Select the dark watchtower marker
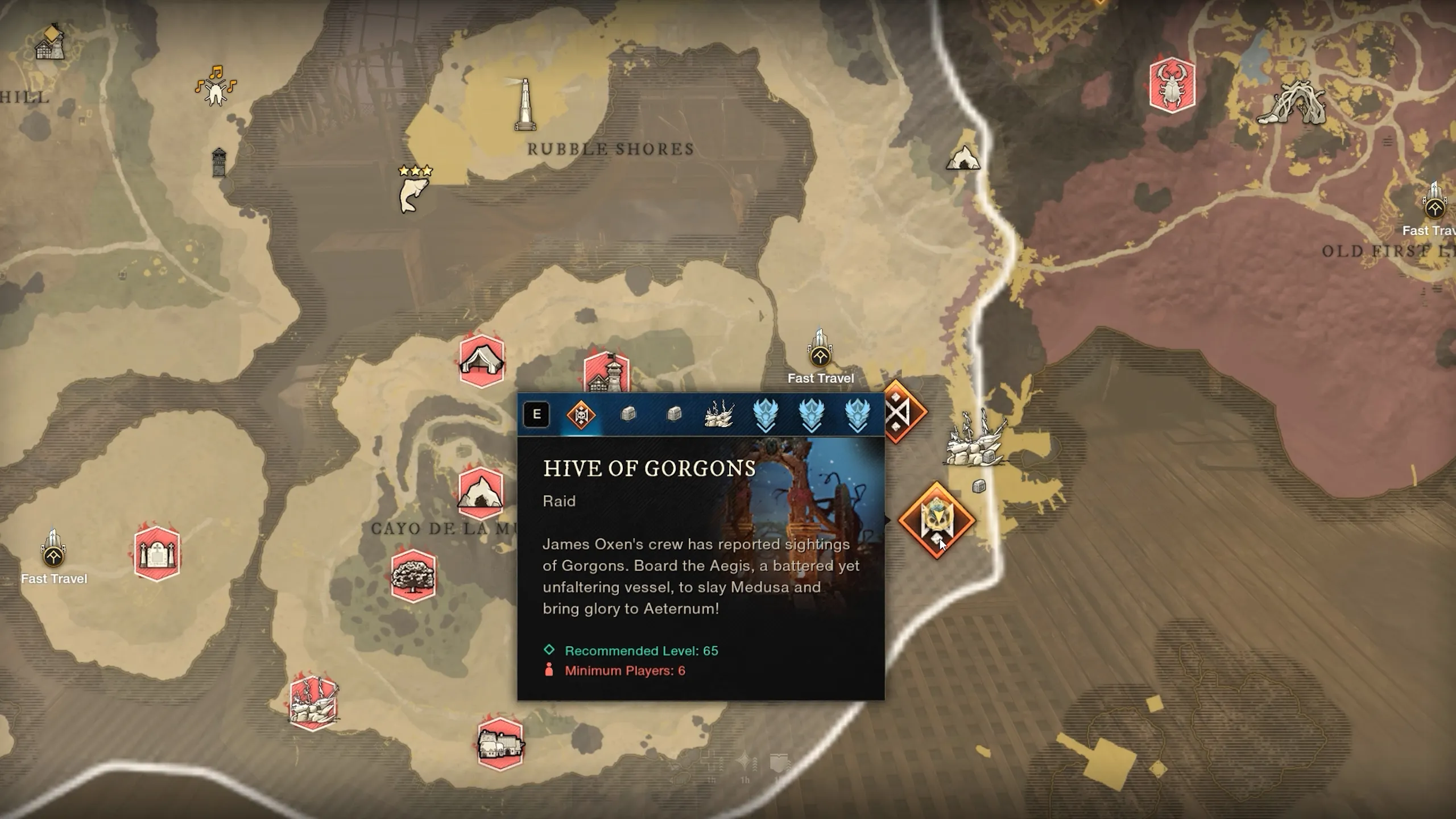This screenshot has height=819, width=1456. [x=219, y=163]
